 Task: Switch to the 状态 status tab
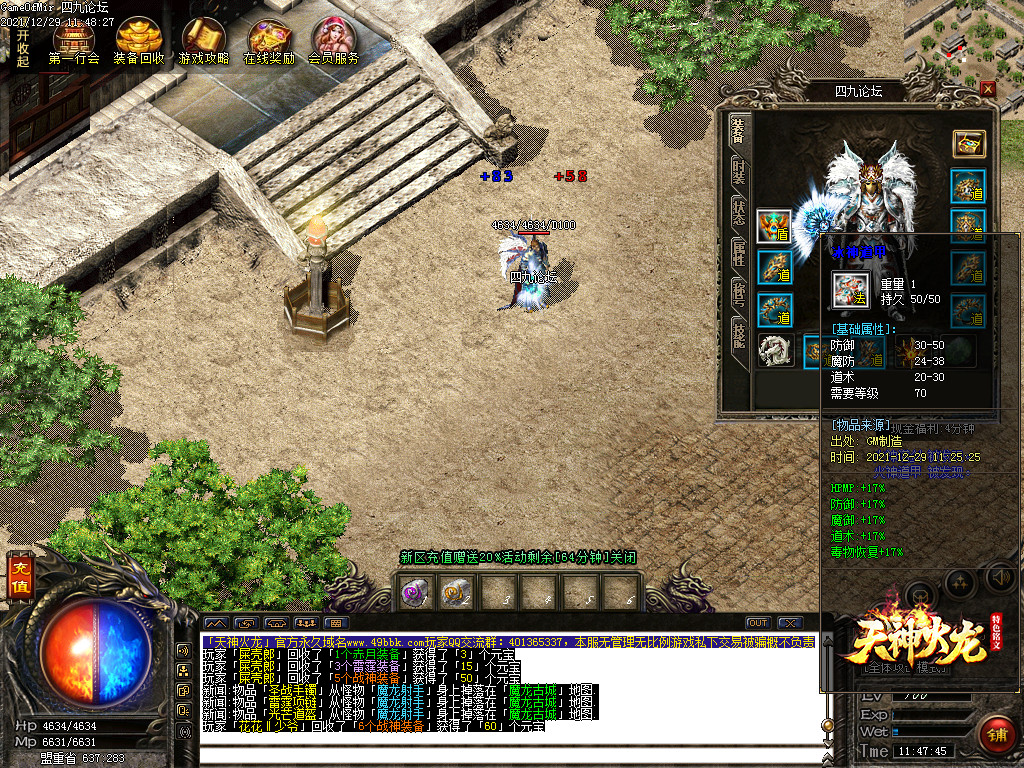(738, 211)
